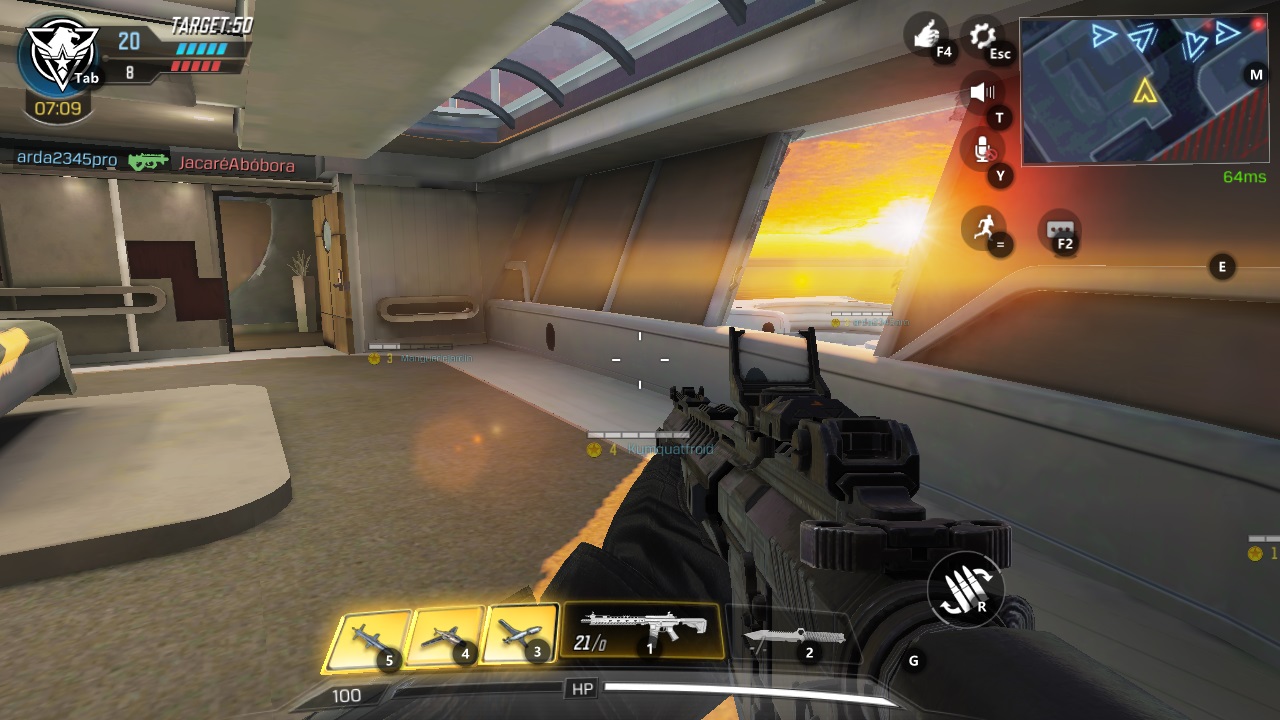The height and width of the screenshot is (720, 1280).
Task: Reload weapon using the bullets button
Action: tap(964, 590)
